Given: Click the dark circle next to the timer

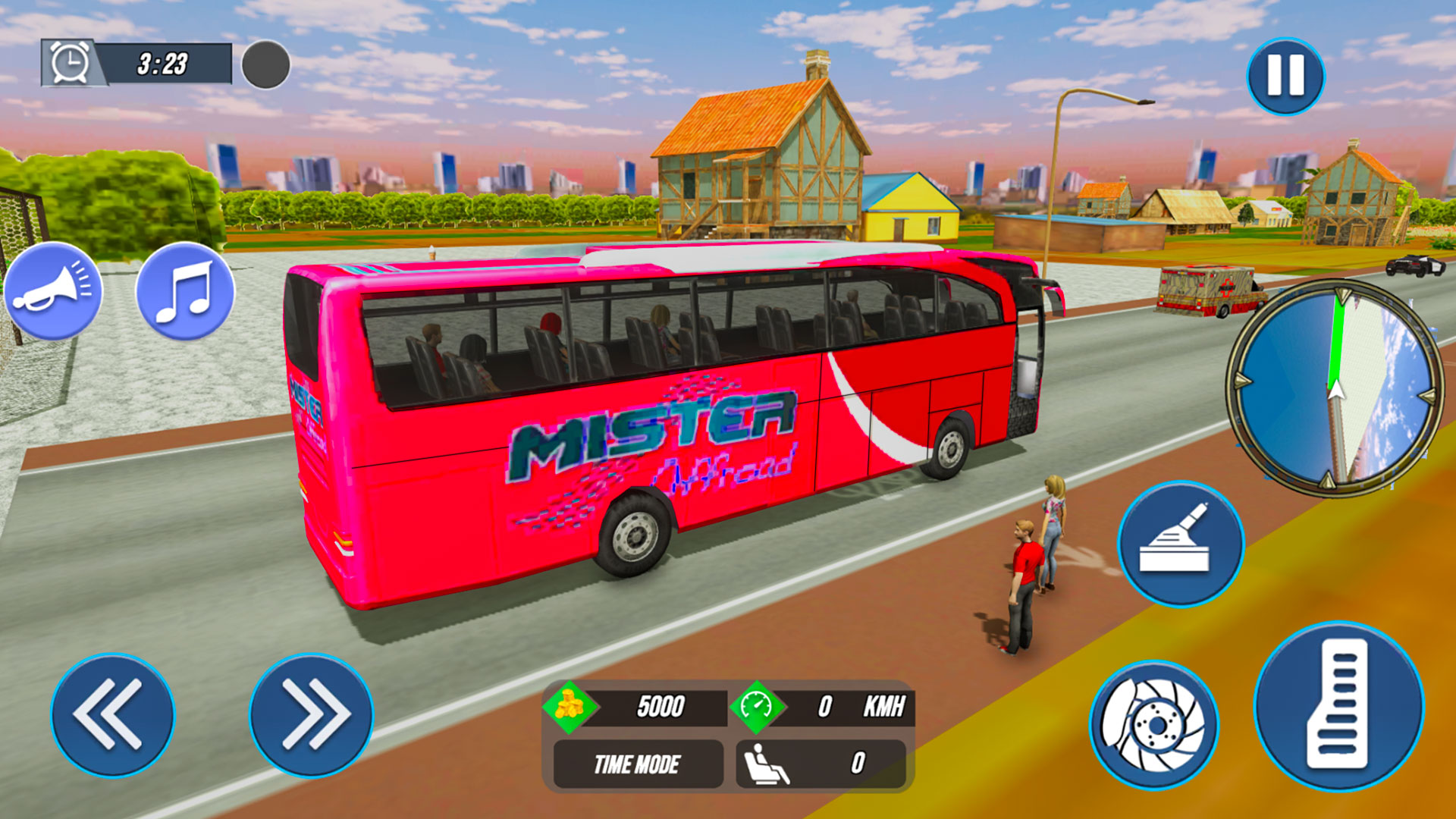Looking at the screenshot, I should pyautogui.click(x=264, y=64).
